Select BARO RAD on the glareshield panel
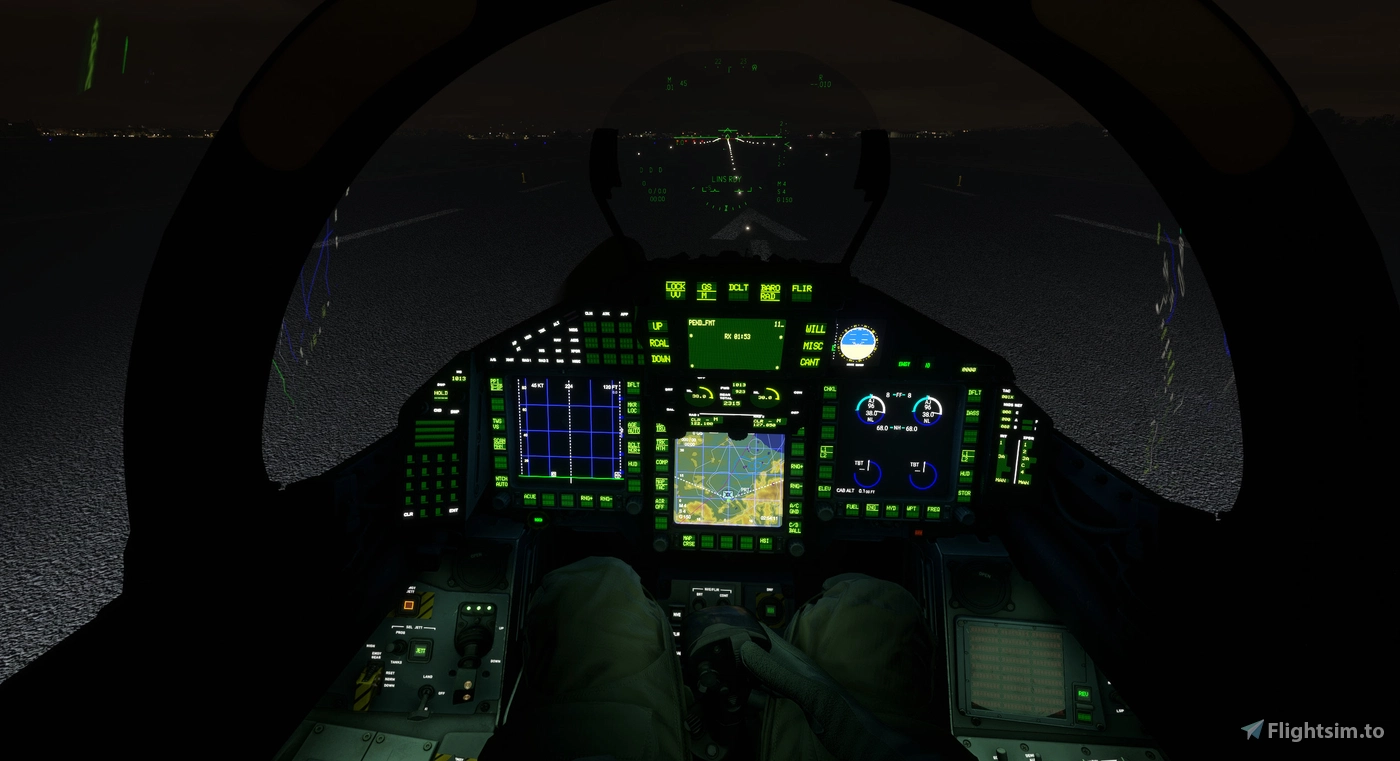Image resolution: width=1400 pixels, height=761 pixels. (x=770, y=291)
